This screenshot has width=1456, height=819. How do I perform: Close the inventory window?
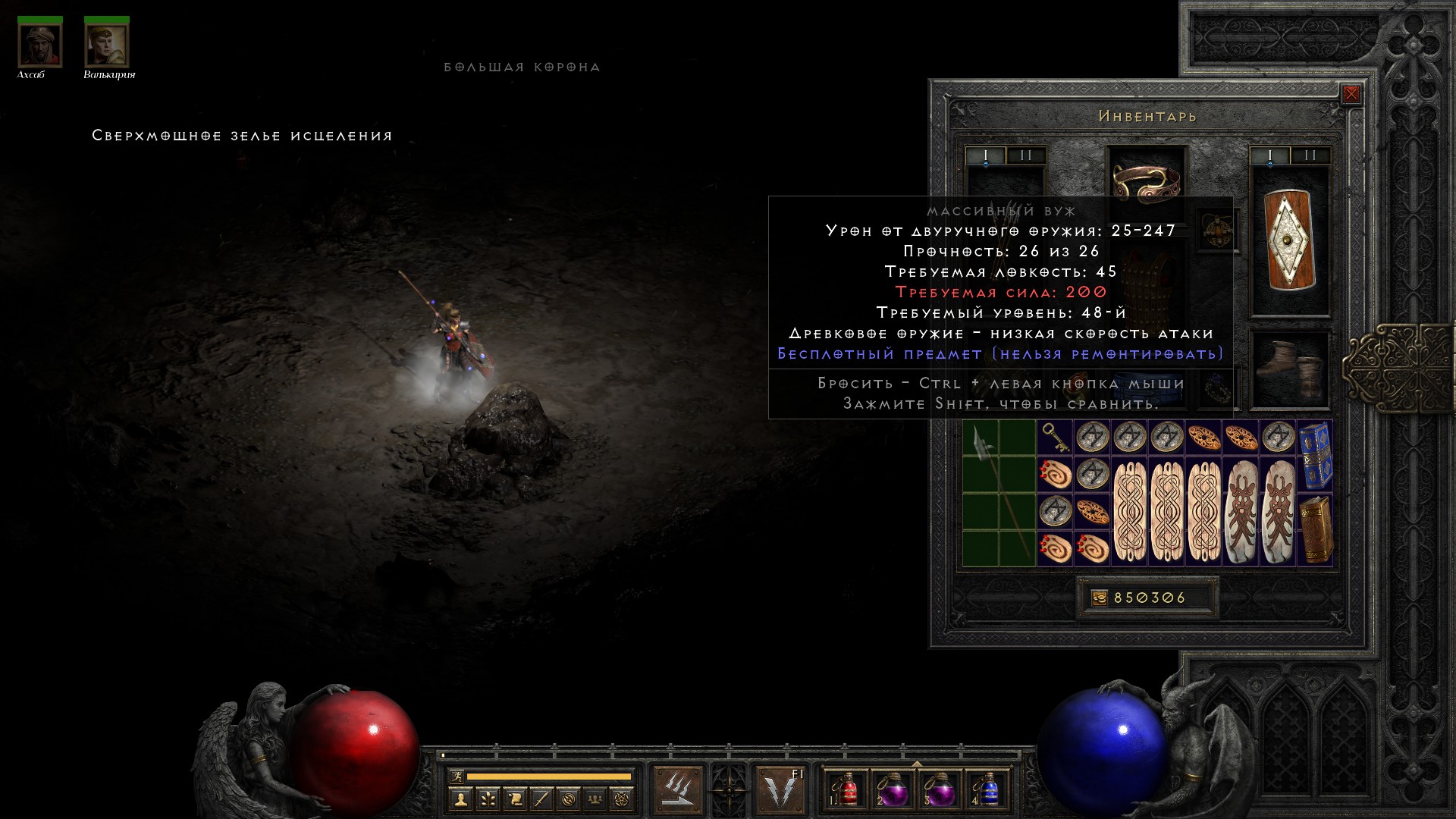(1351, 94)
